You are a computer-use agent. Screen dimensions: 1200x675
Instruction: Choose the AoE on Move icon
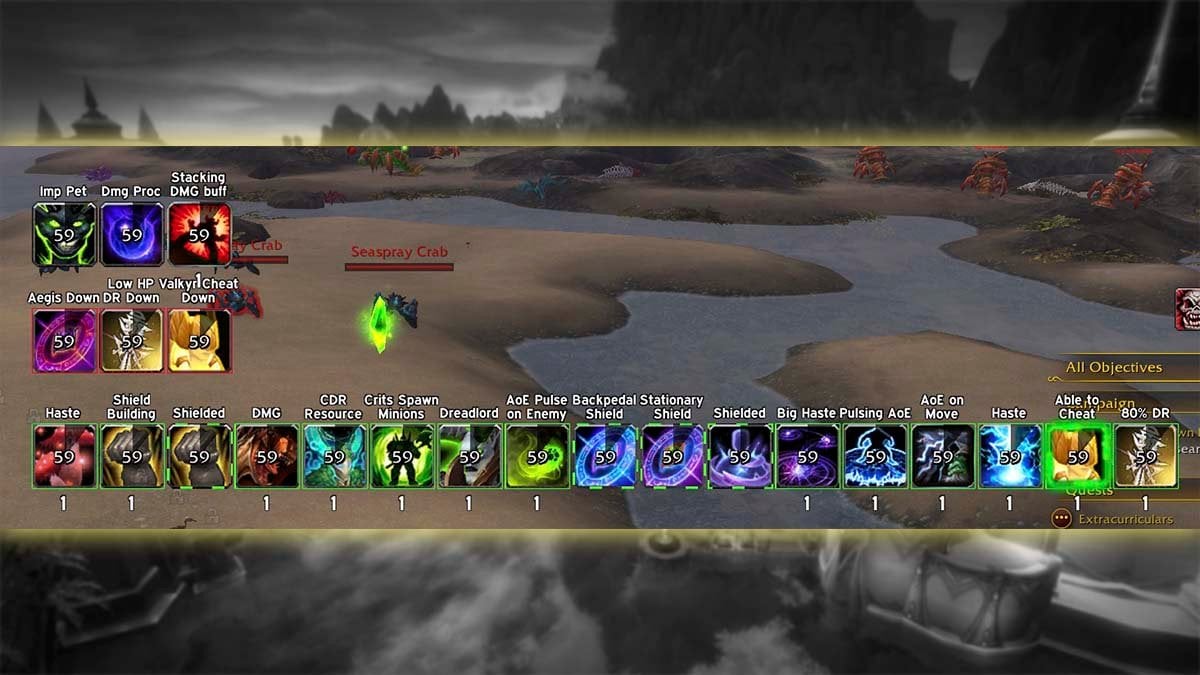[942, 456]
